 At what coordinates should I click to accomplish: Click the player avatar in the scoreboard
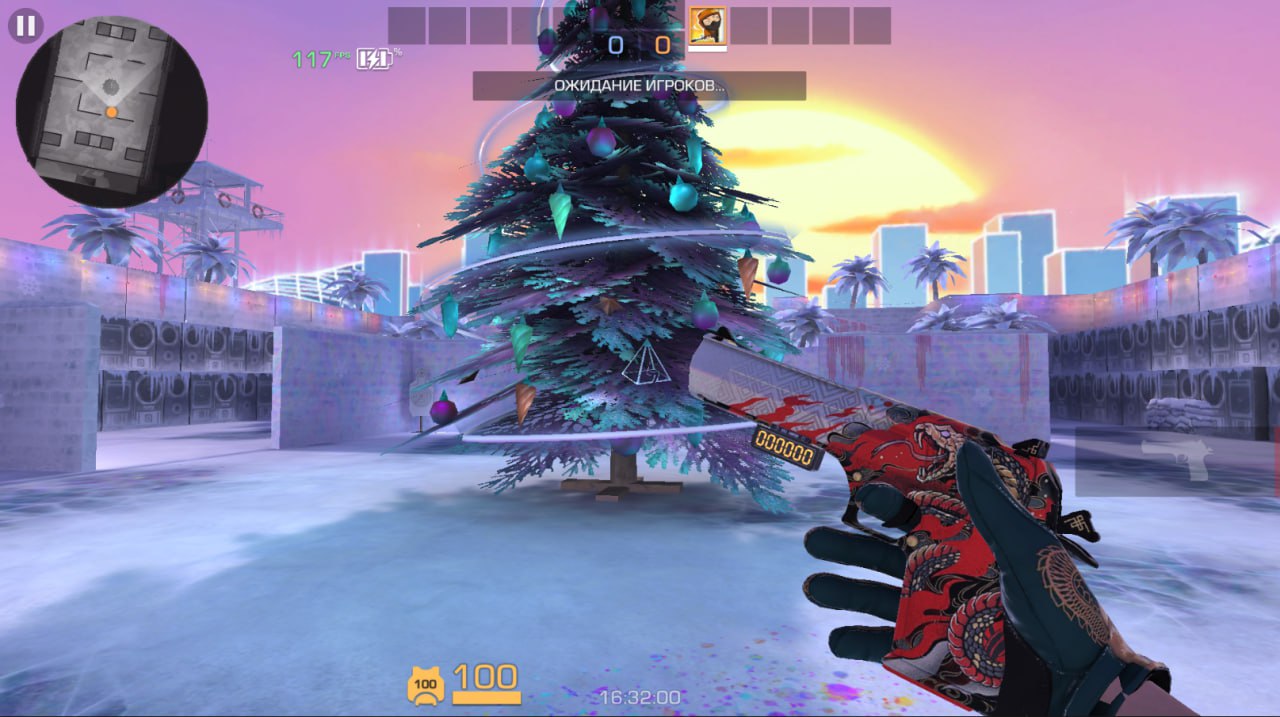(x=707, y=25)
